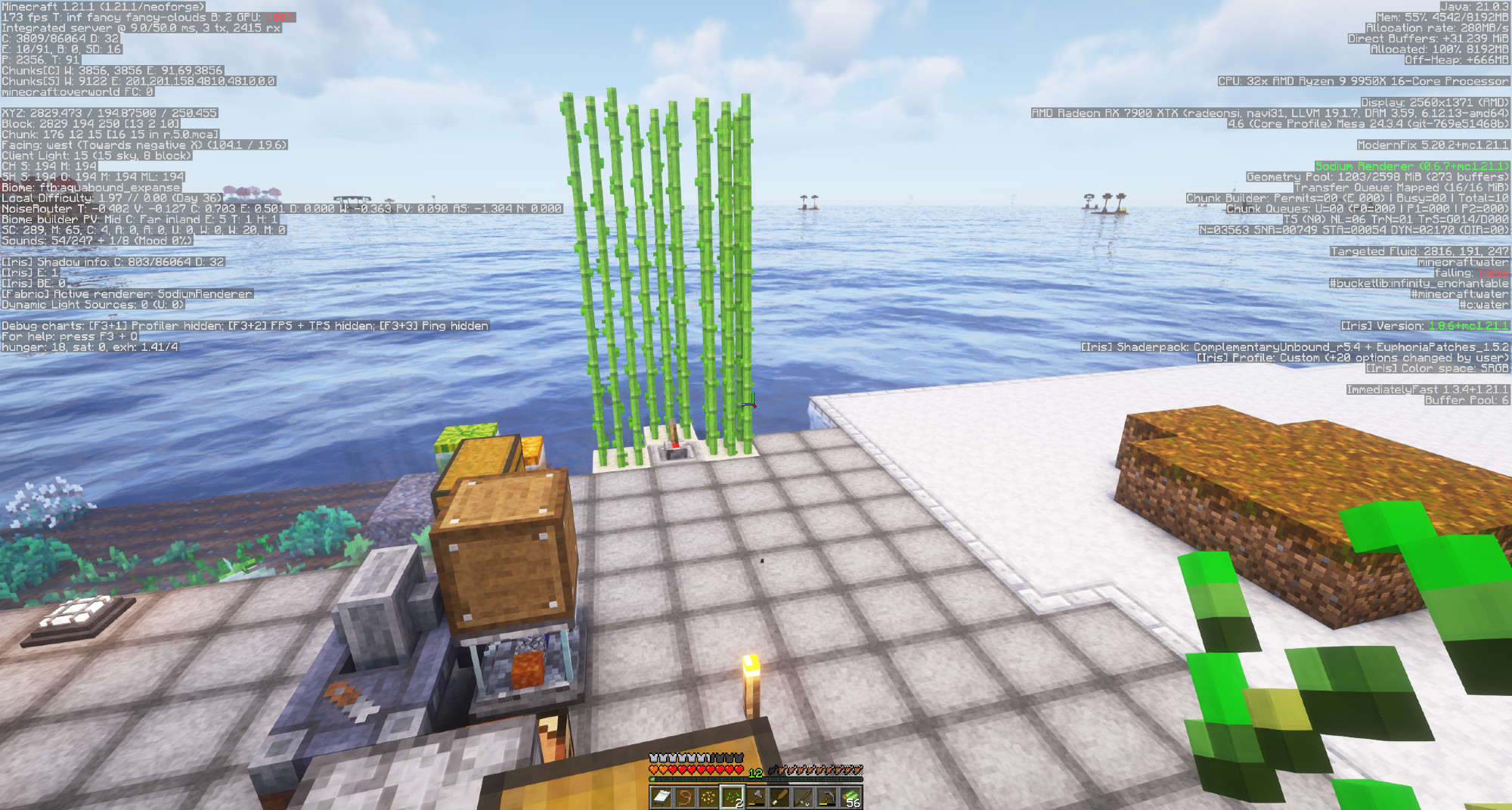Select the stone axe hotbar slot
The height and width of the screenshot is (810, 1512).
pos(755,797)
